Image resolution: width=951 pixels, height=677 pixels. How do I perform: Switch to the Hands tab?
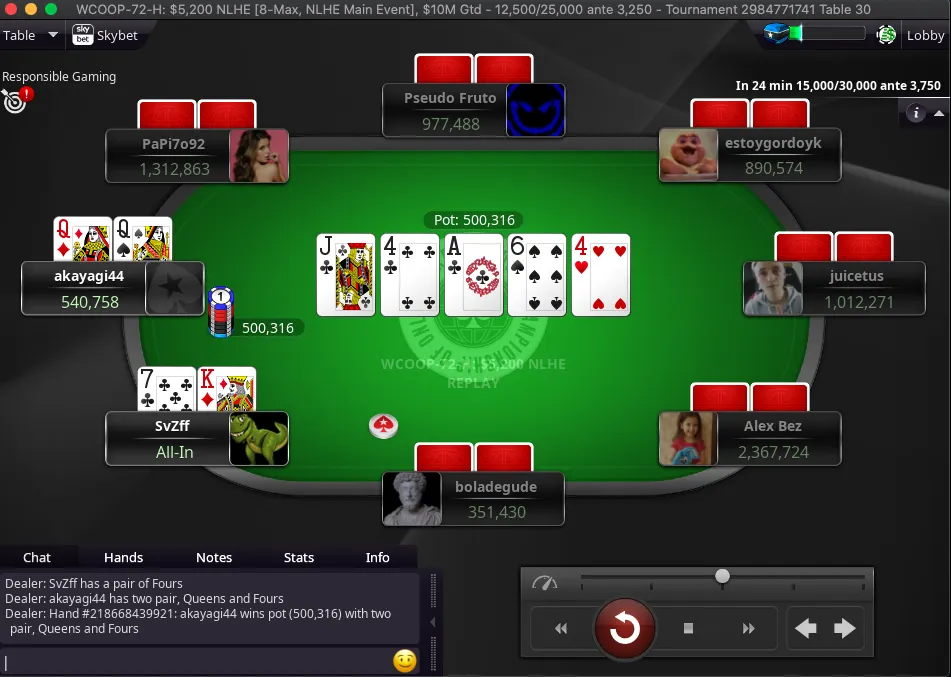(x=123, y=558)
